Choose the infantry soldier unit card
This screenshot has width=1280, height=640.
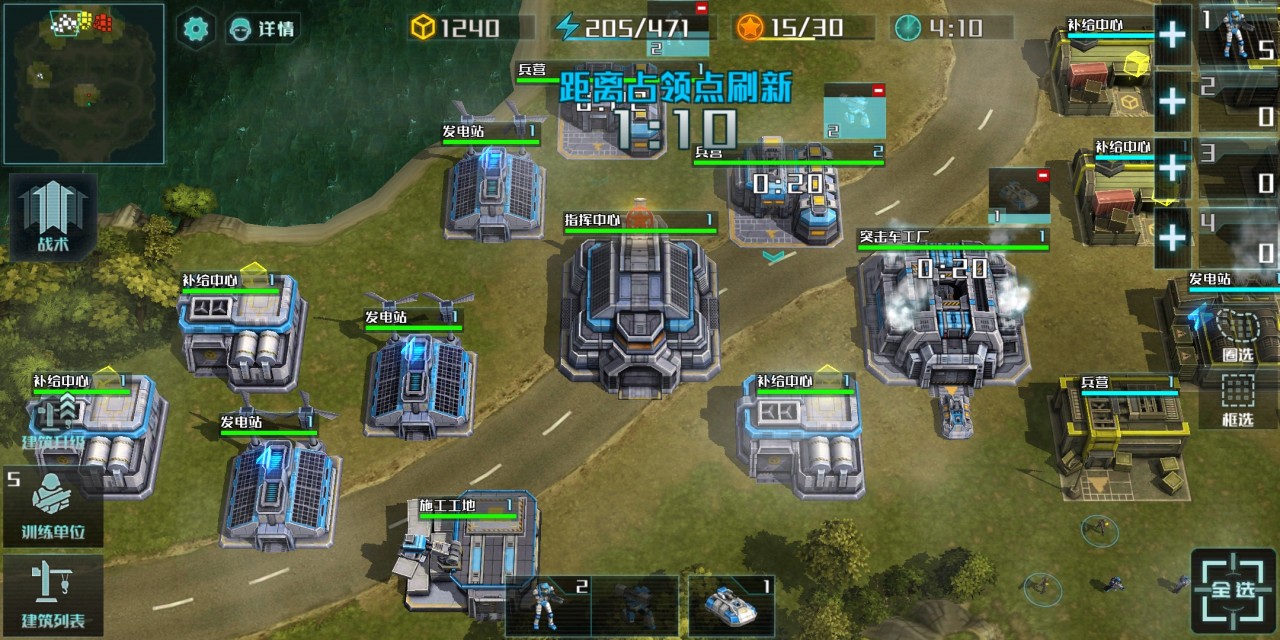(x=548, y=604)
